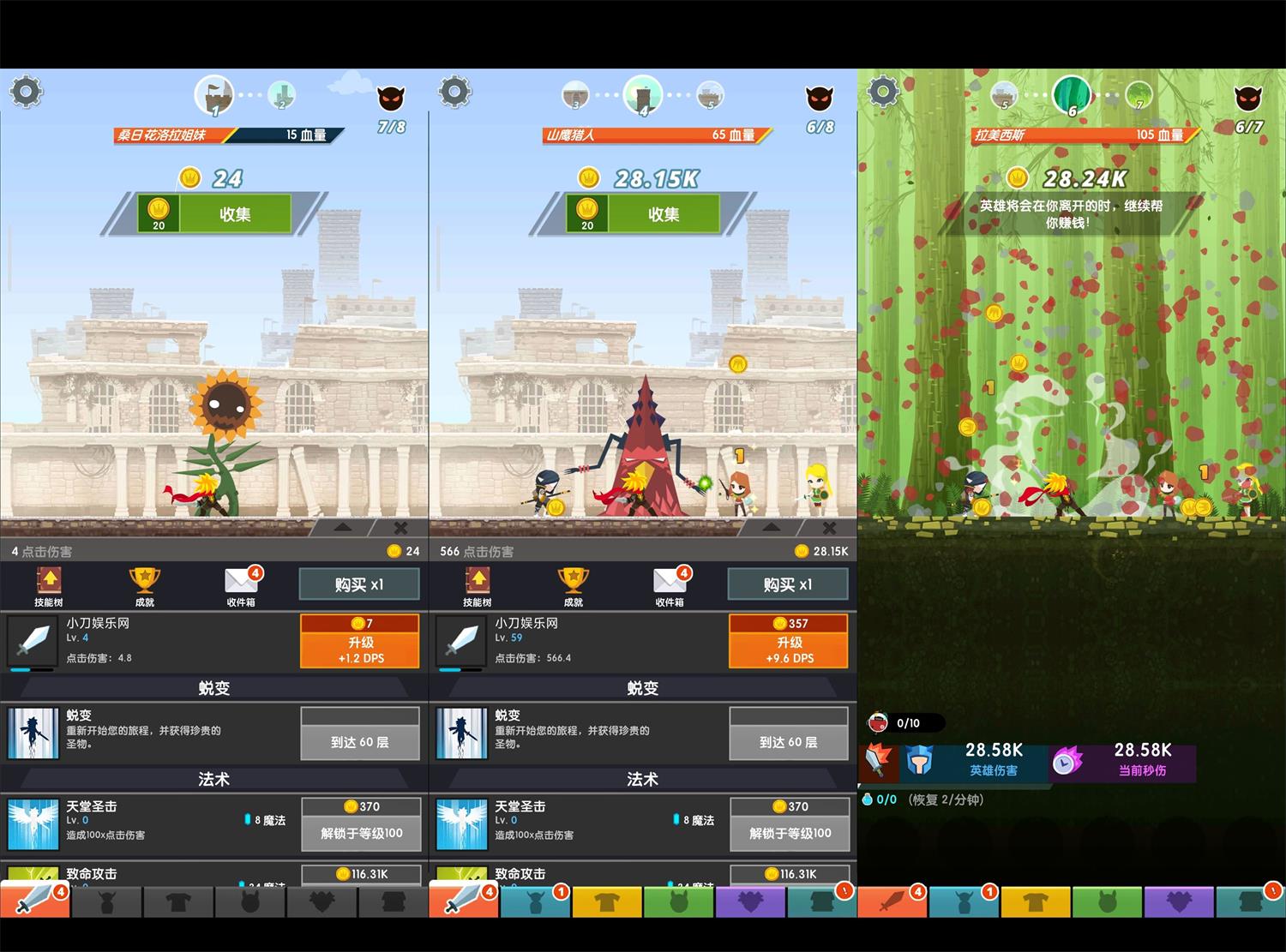Open settings gear above the 山鹰猎人 health bar

coord(454,91)
